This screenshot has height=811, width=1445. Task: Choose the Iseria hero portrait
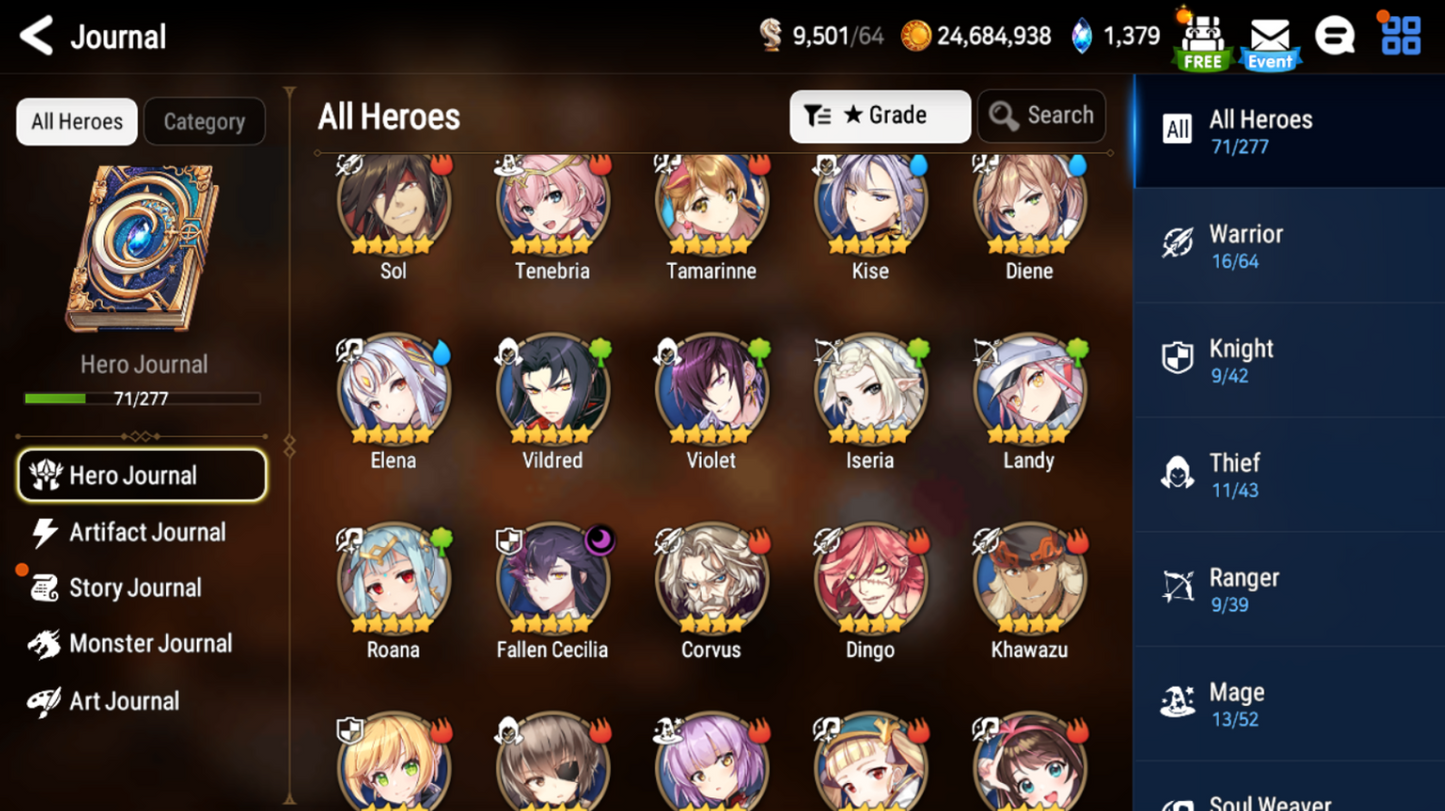tap(870, 392)
